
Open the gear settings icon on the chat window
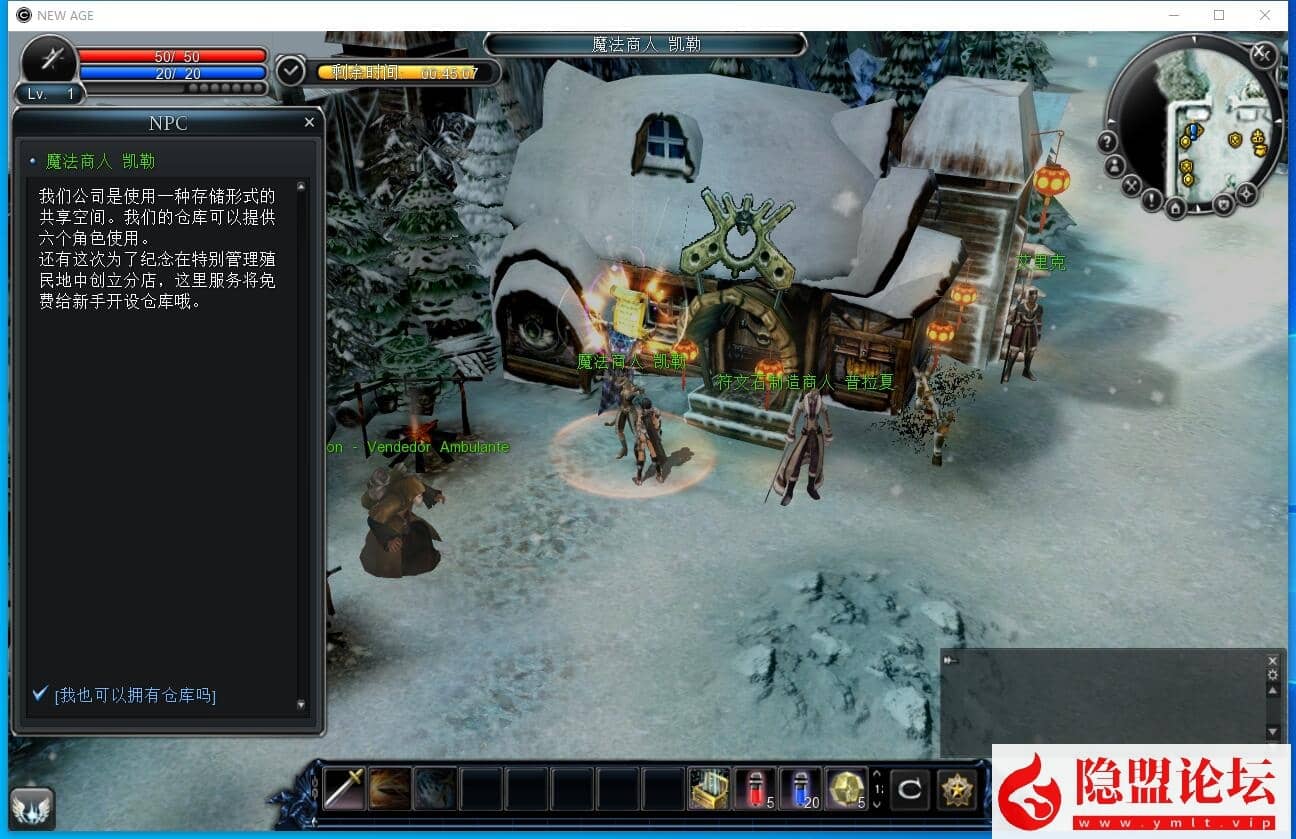pos(1272,676)
